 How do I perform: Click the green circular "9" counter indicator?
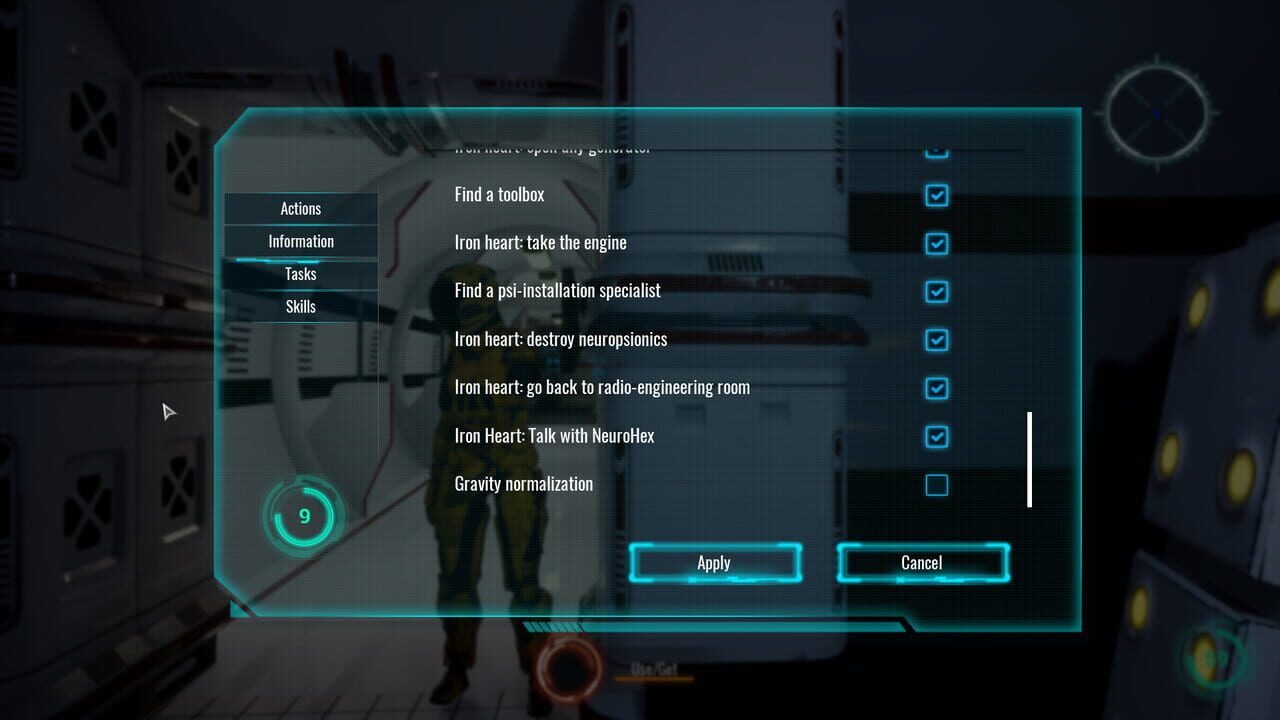pyautogui.click(x=303, y=515)
